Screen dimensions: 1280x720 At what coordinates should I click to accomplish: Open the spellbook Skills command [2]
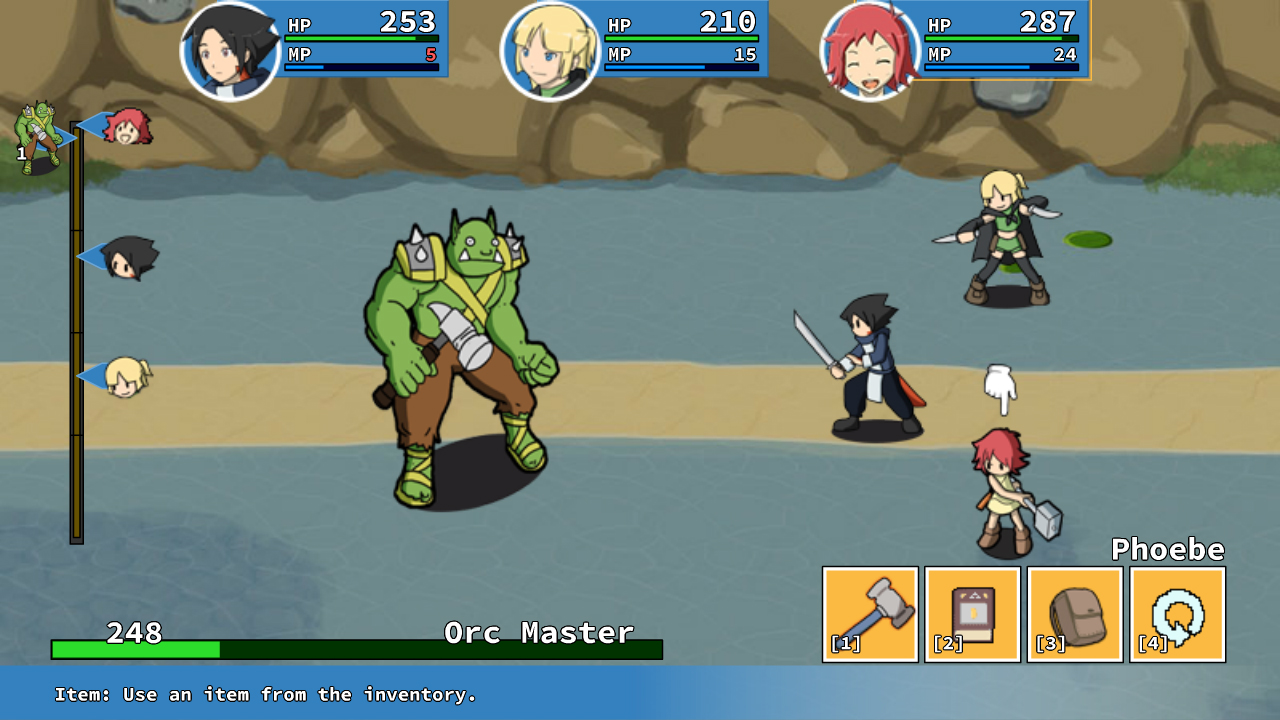tap(971, 613)
